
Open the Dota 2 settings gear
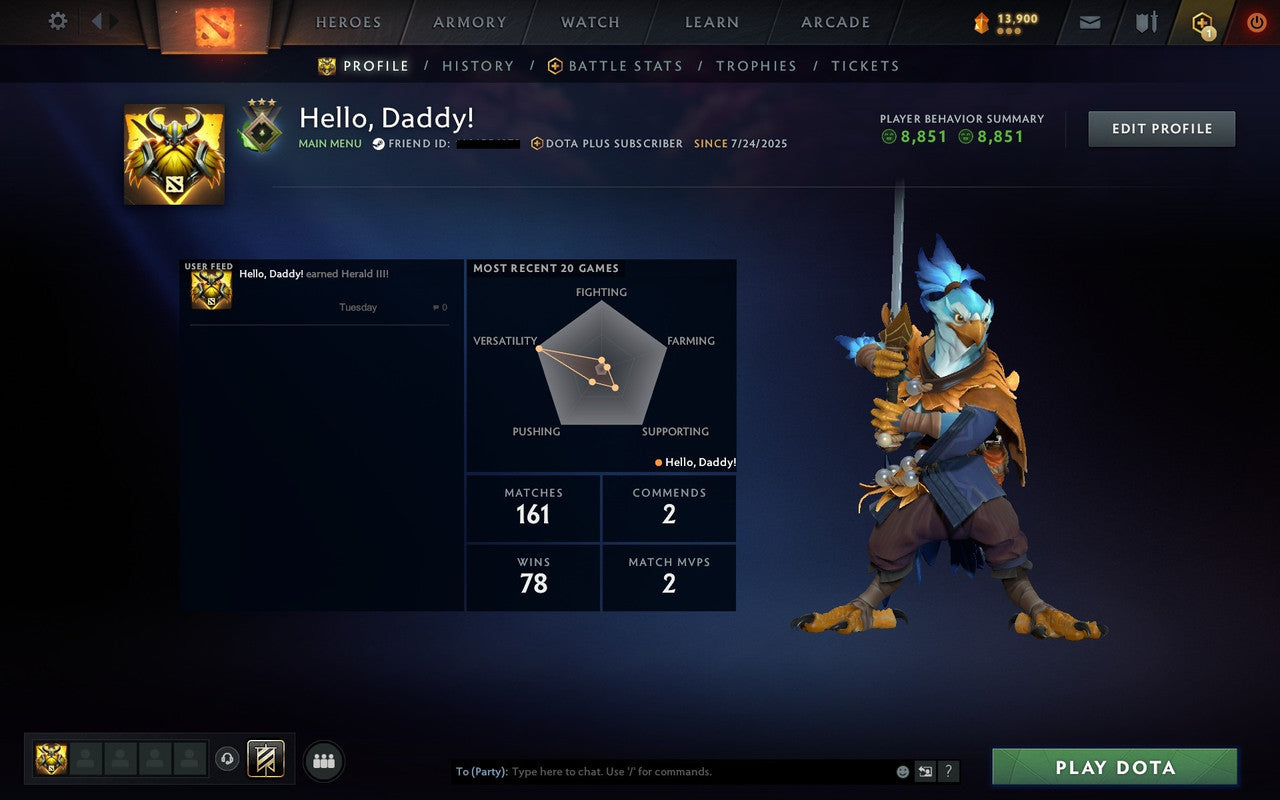pyautogui.click(x=57, y=21)
